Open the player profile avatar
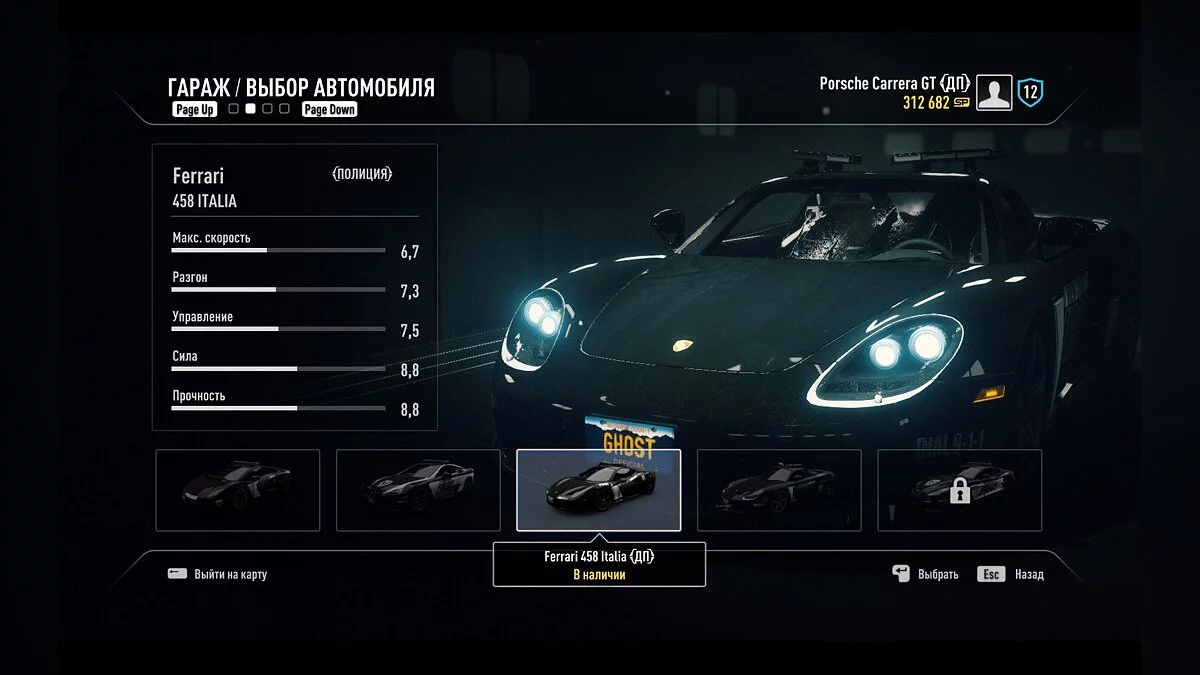The height and width of the screenshot is (675, 1200). click(994, 93)
